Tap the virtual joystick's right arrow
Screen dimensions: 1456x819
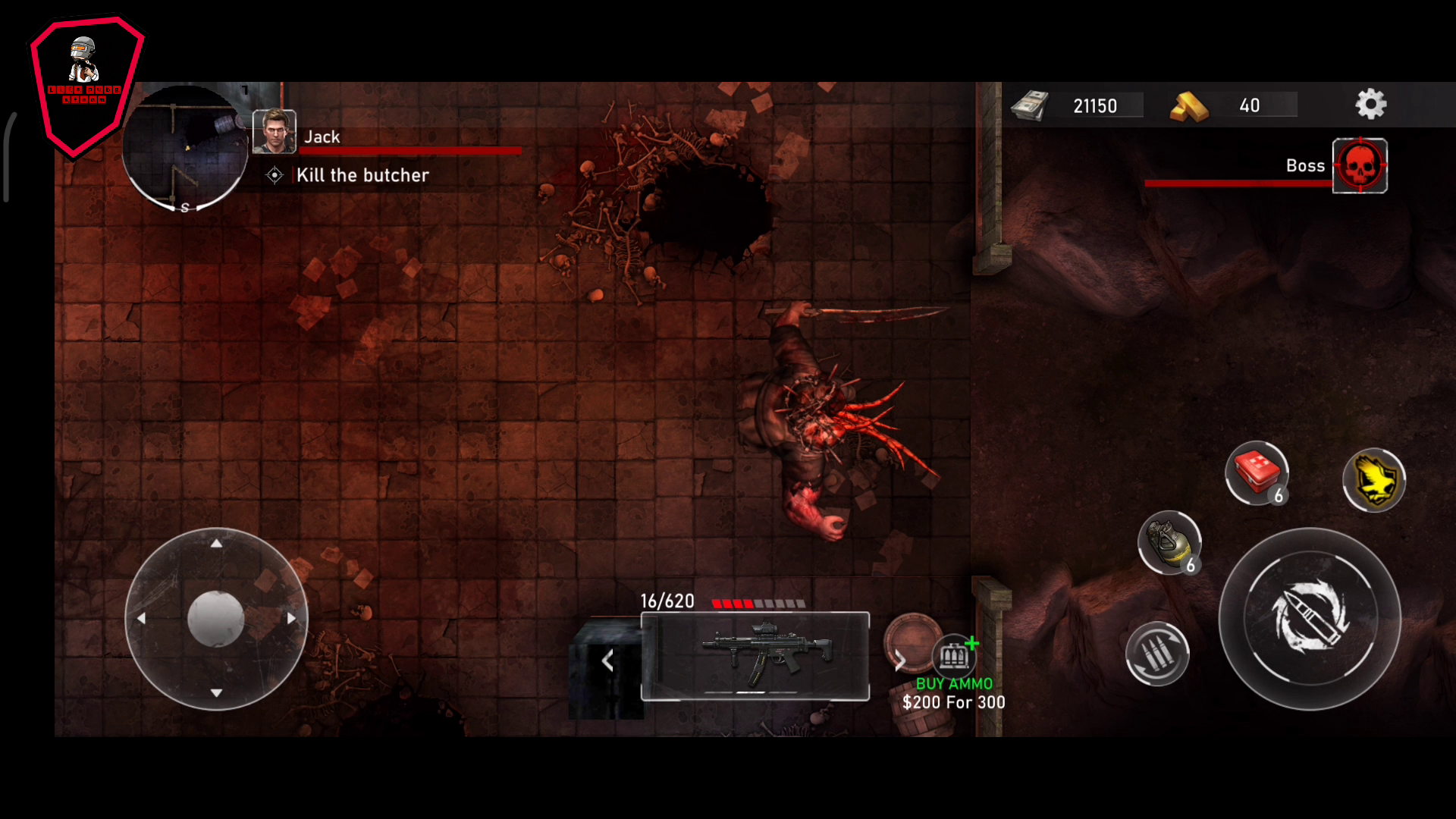pos(291,619)
